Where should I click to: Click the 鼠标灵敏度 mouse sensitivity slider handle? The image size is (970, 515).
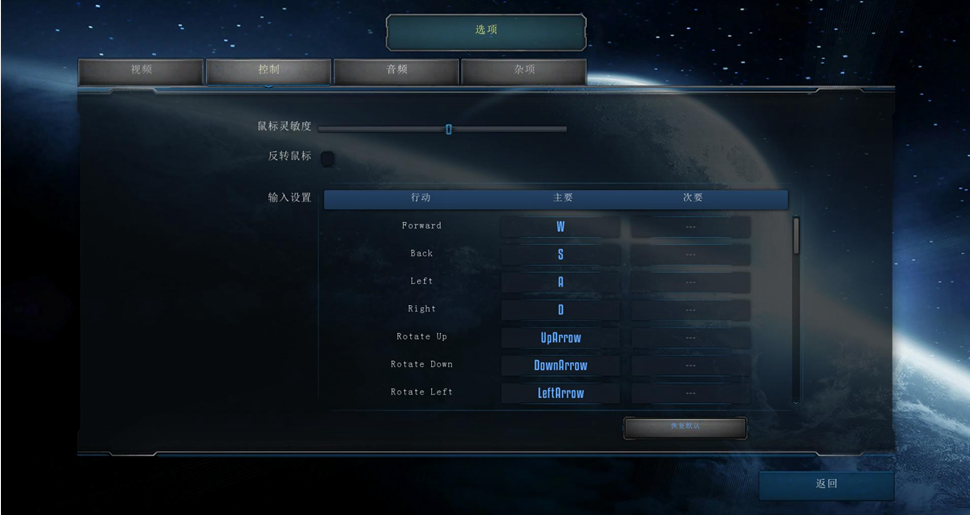click(x=448, y=129)
